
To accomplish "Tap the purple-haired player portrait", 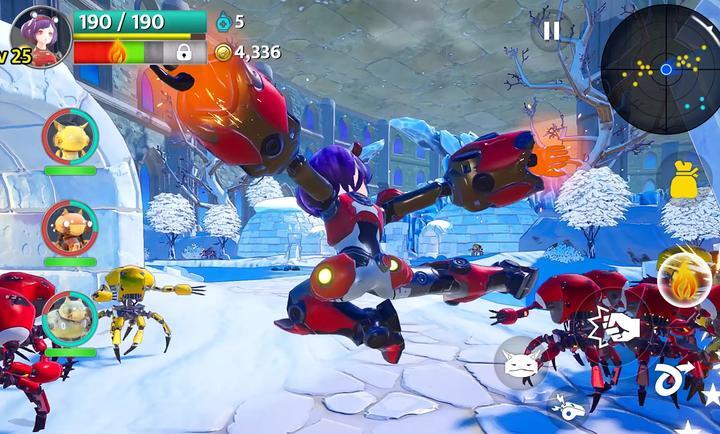I will [42, 34].
